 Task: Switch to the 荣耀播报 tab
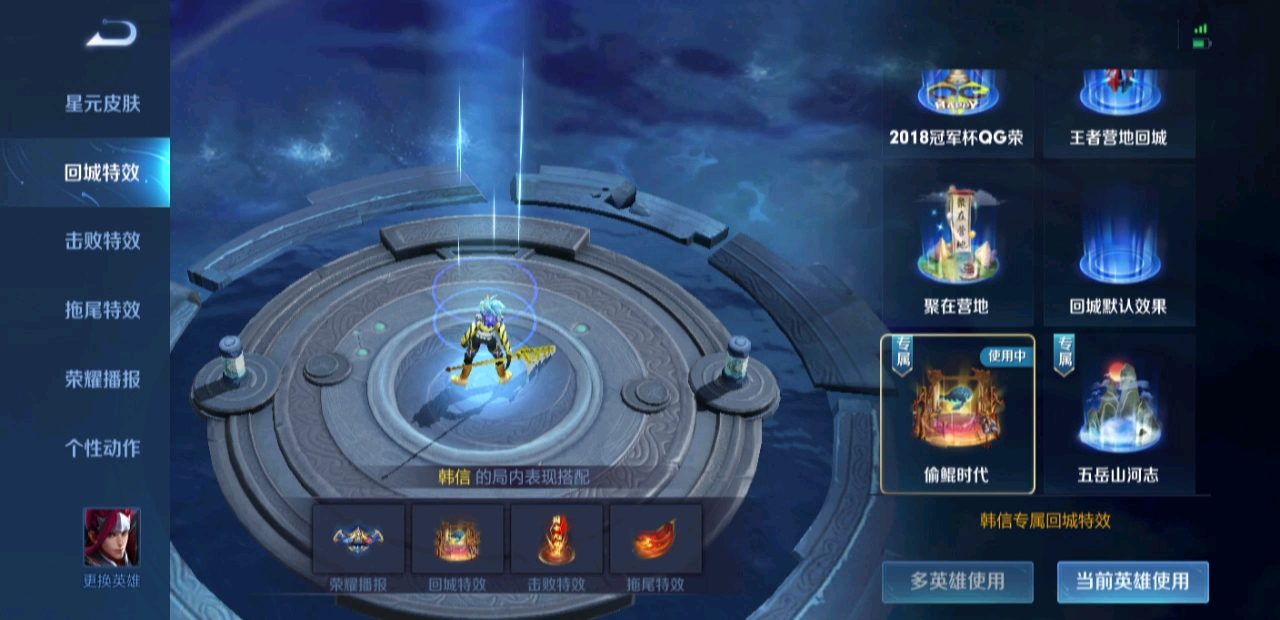click(102, 379)
